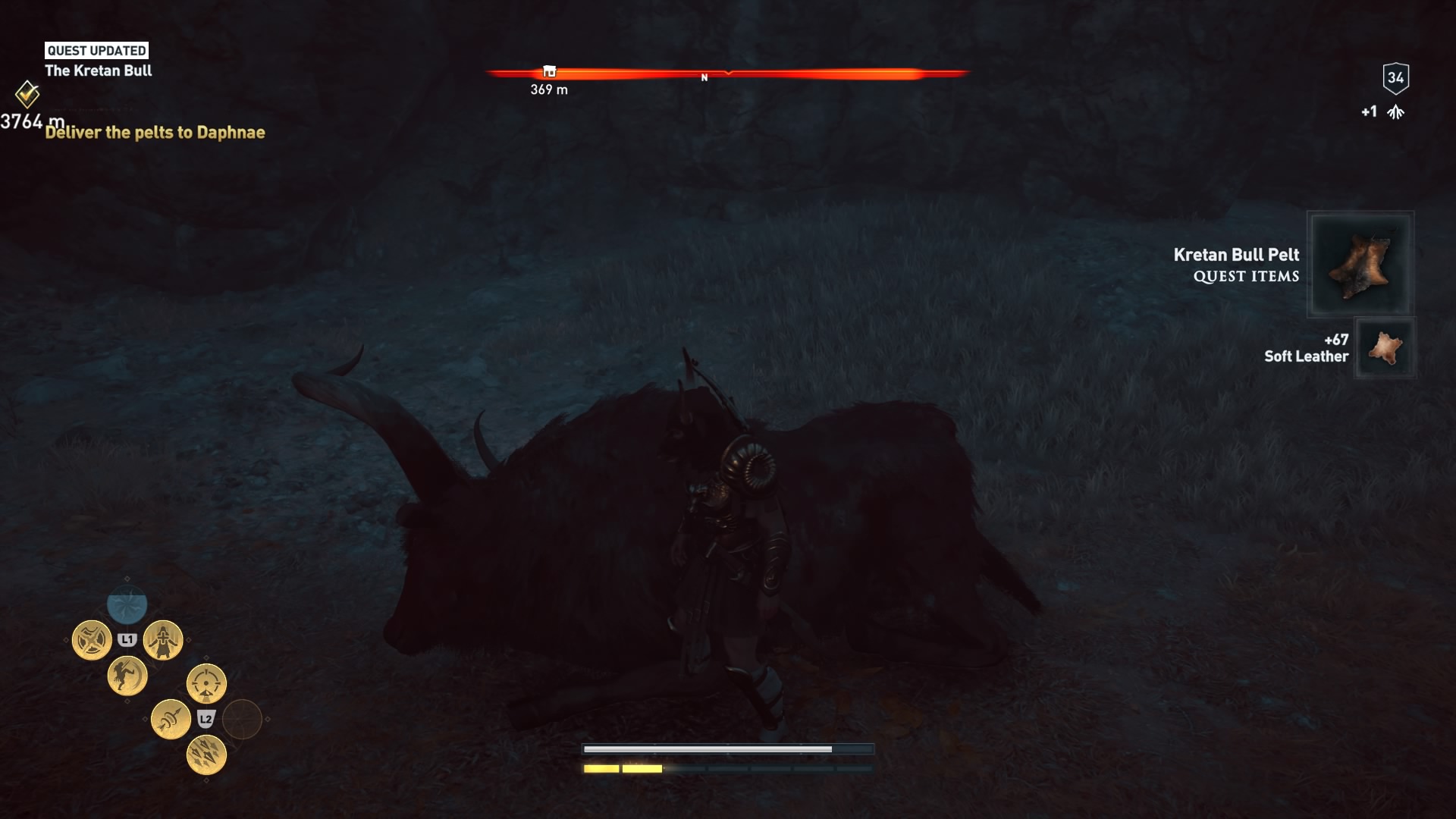Click 'Deliver the pelts to Daphnae' objective text
1456x819 pixels.
click(x=154, y=133)
